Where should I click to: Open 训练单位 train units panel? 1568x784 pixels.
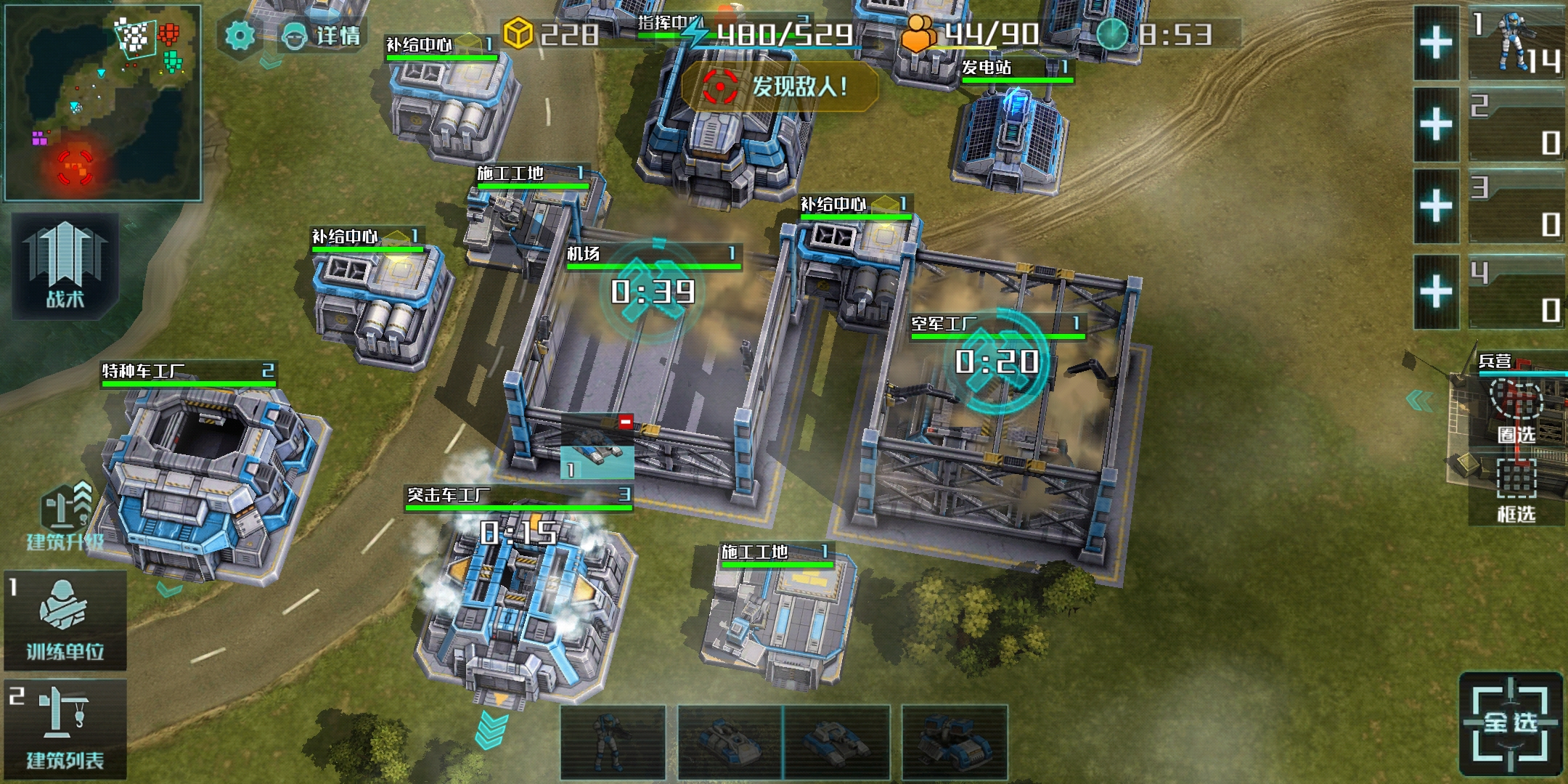(x=65, y=621)
